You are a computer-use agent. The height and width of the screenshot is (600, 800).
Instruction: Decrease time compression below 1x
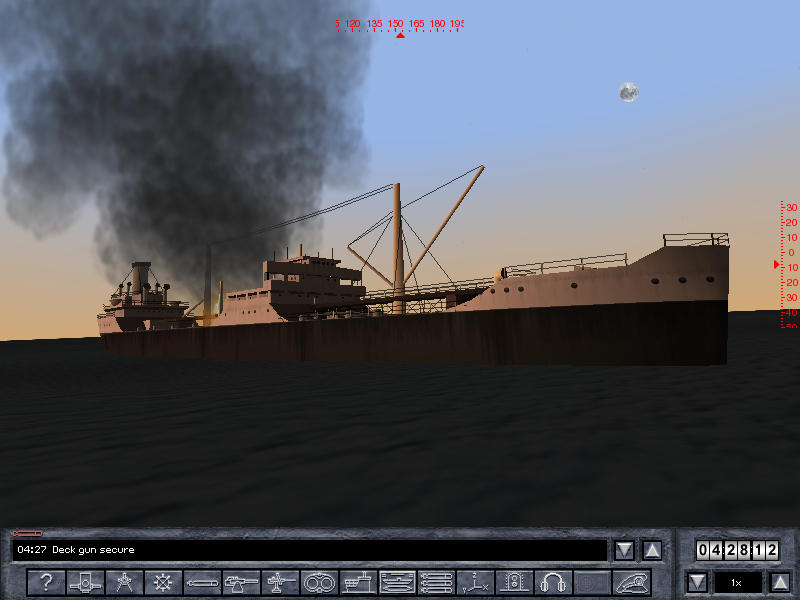(697, 582)
